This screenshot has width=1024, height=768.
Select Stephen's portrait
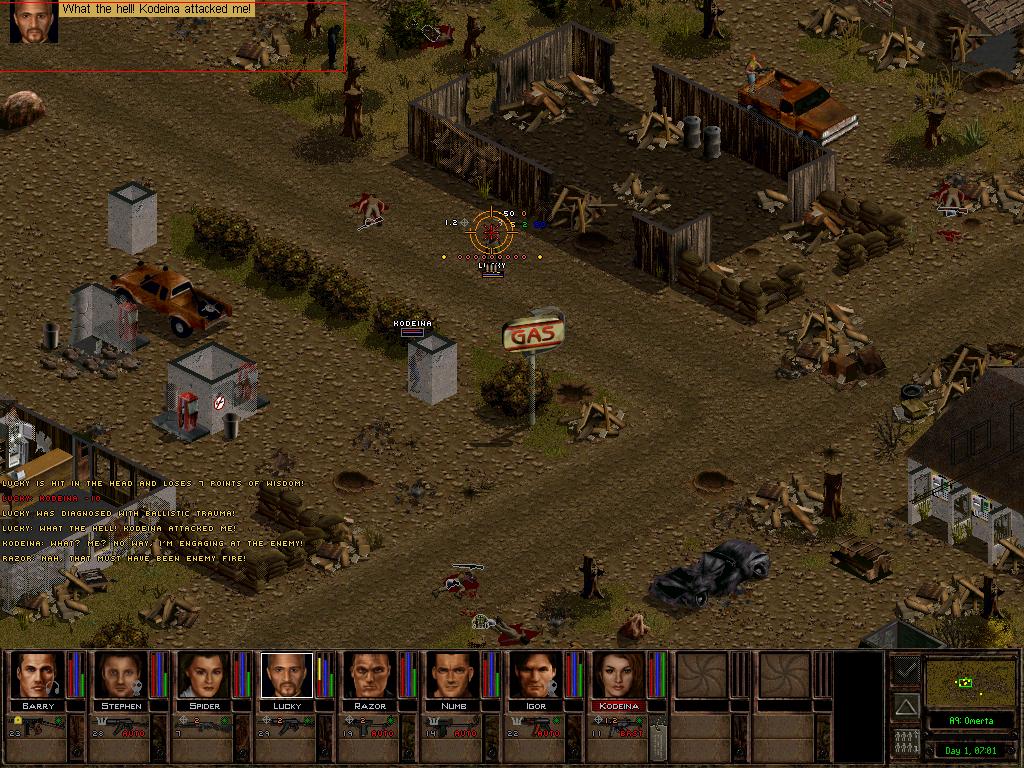120,675
